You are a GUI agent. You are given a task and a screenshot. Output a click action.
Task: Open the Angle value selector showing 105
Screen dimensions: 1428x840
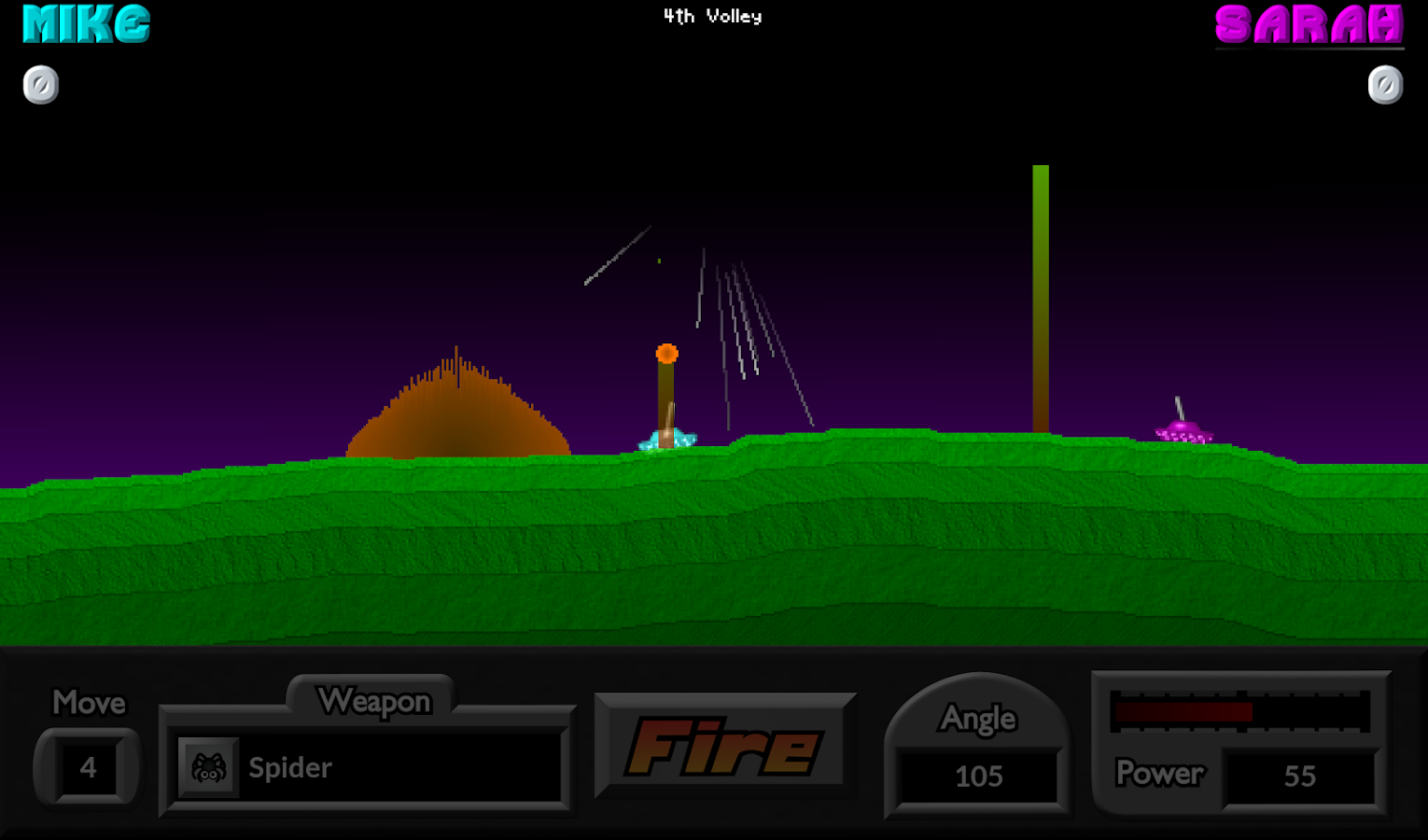click(x=977, y=776)
